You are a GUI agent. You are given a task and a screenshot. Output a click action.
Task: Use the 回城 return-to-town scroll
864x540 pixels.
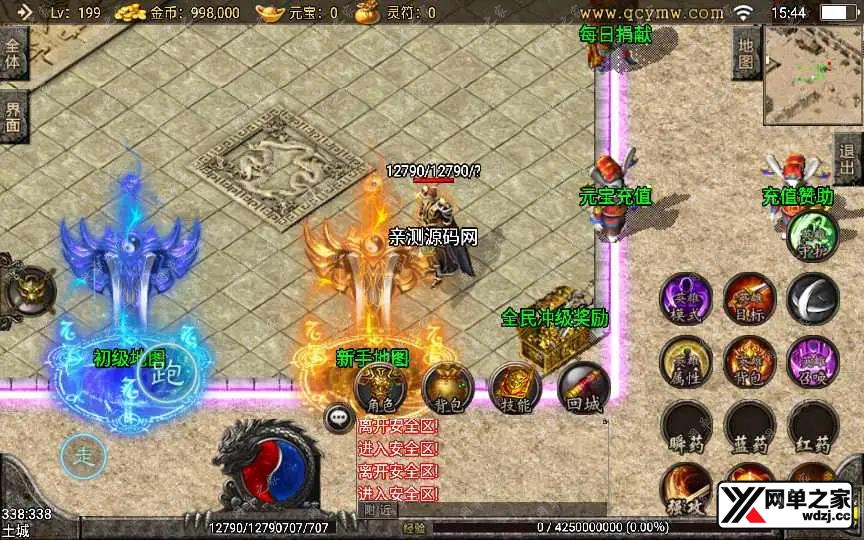pos(582,388)
